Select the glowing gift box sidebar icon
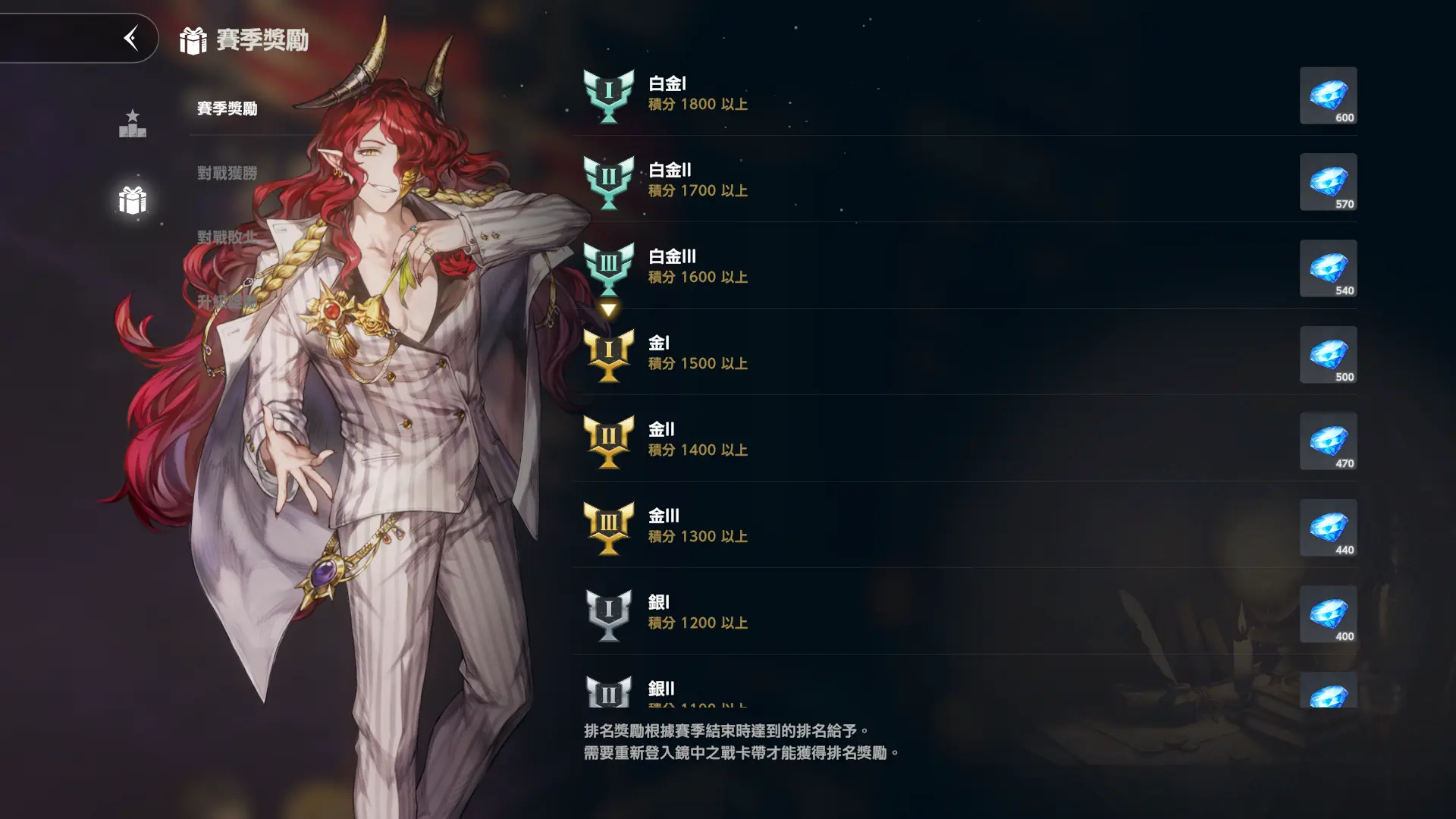This screenshot has height=819, width=1456. tap(133, 200)
